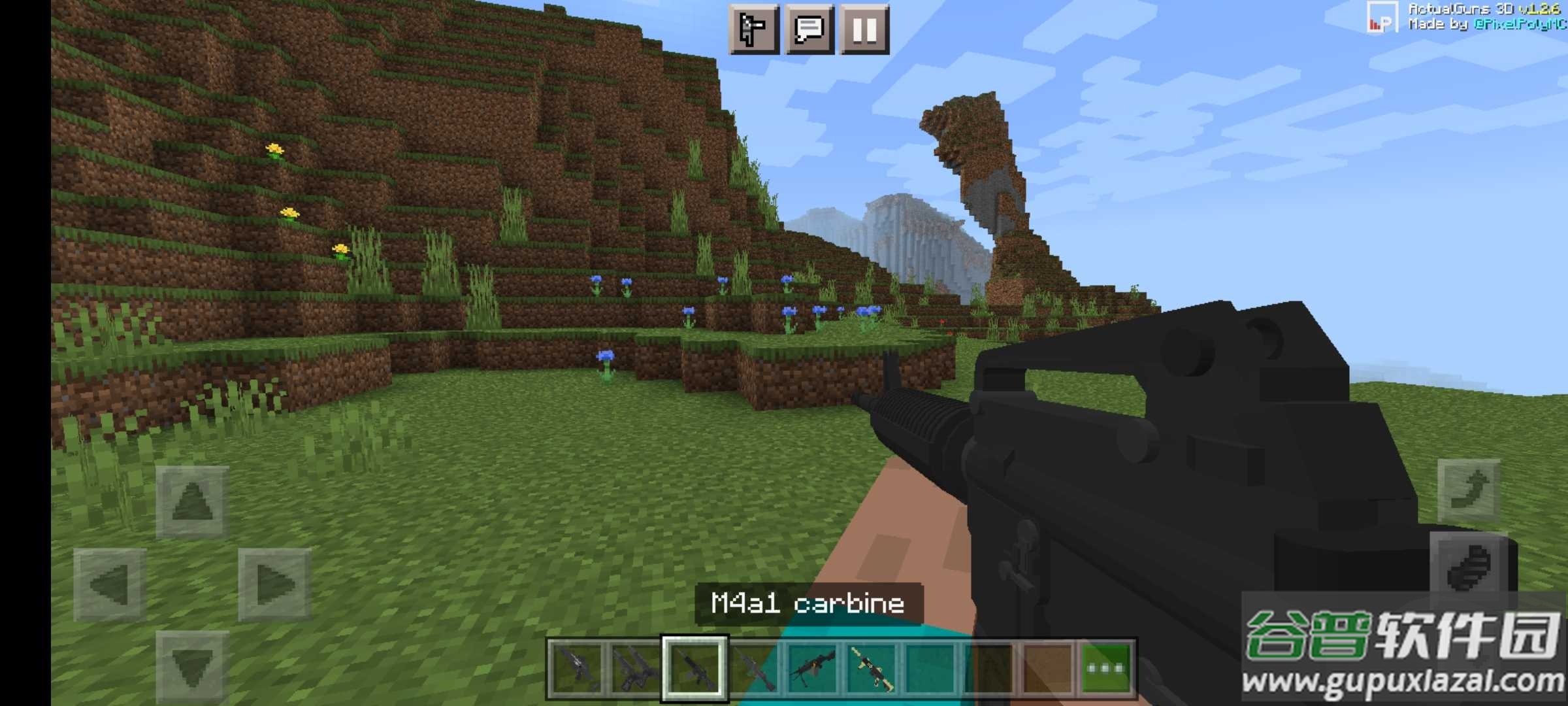Select the M4a1 carbine hotbar slot
Screen dimensions: 1568x706
[694, 668]
